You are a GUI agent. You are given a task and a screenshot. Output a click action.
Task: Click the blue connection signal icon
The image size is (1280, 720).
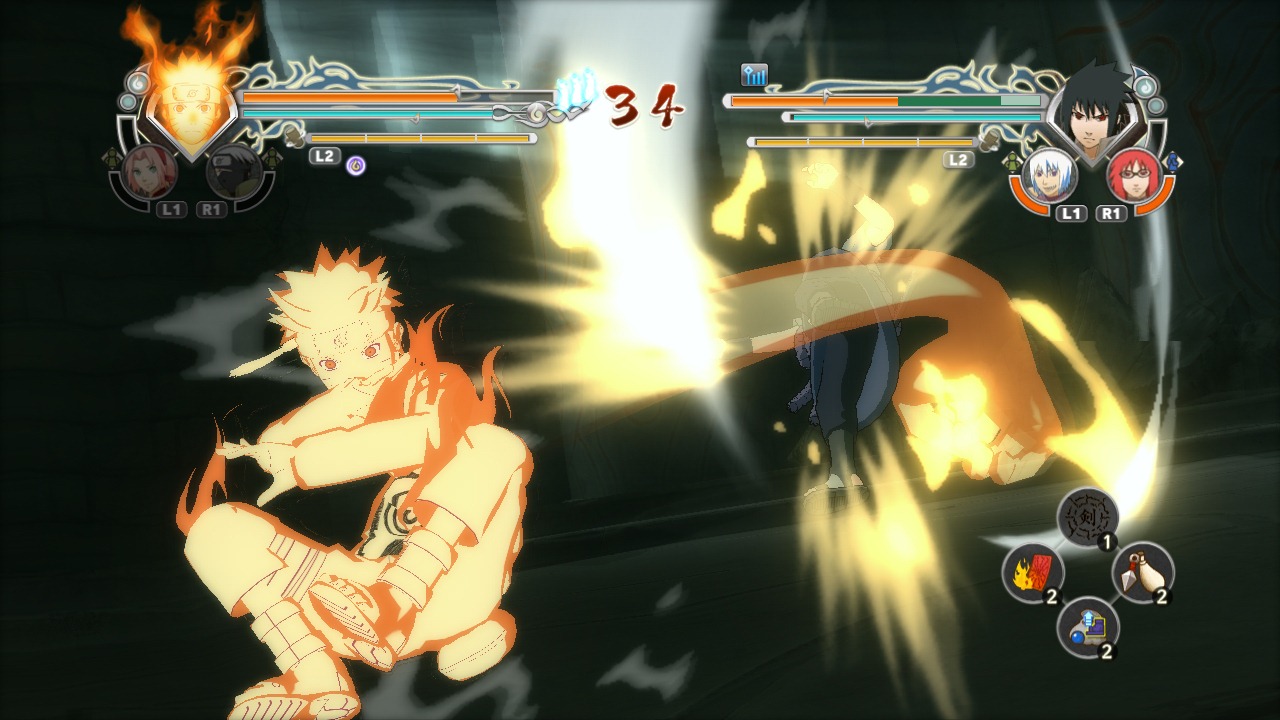(x=753, y=75)
